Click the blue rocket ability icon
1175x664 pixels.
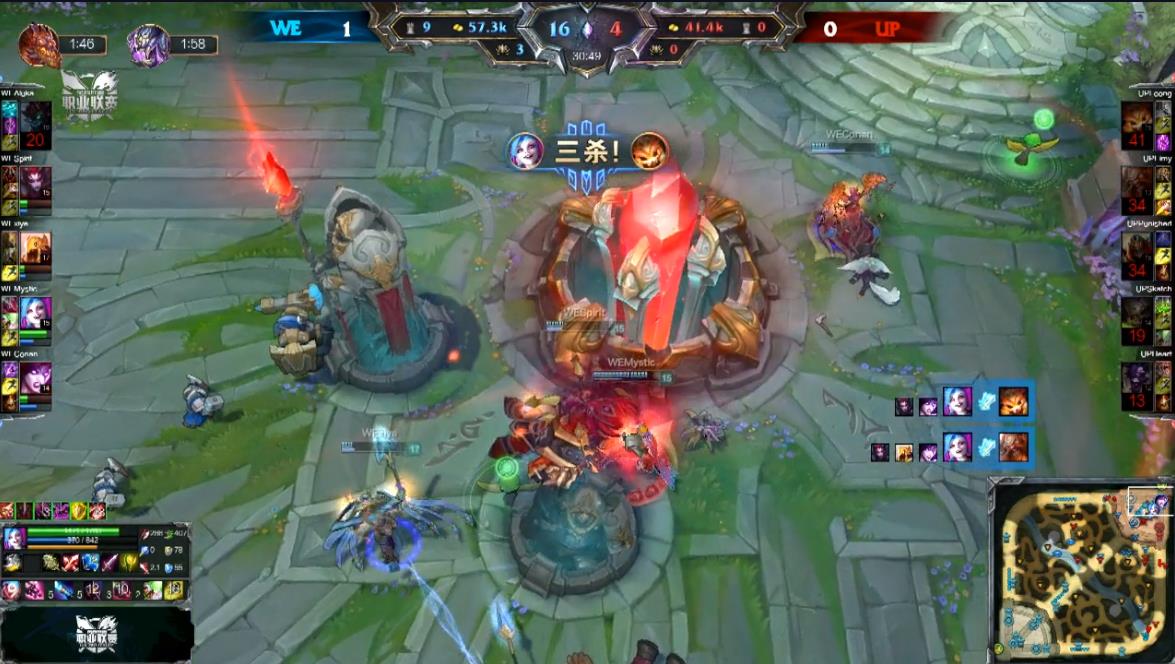(65, 590)
